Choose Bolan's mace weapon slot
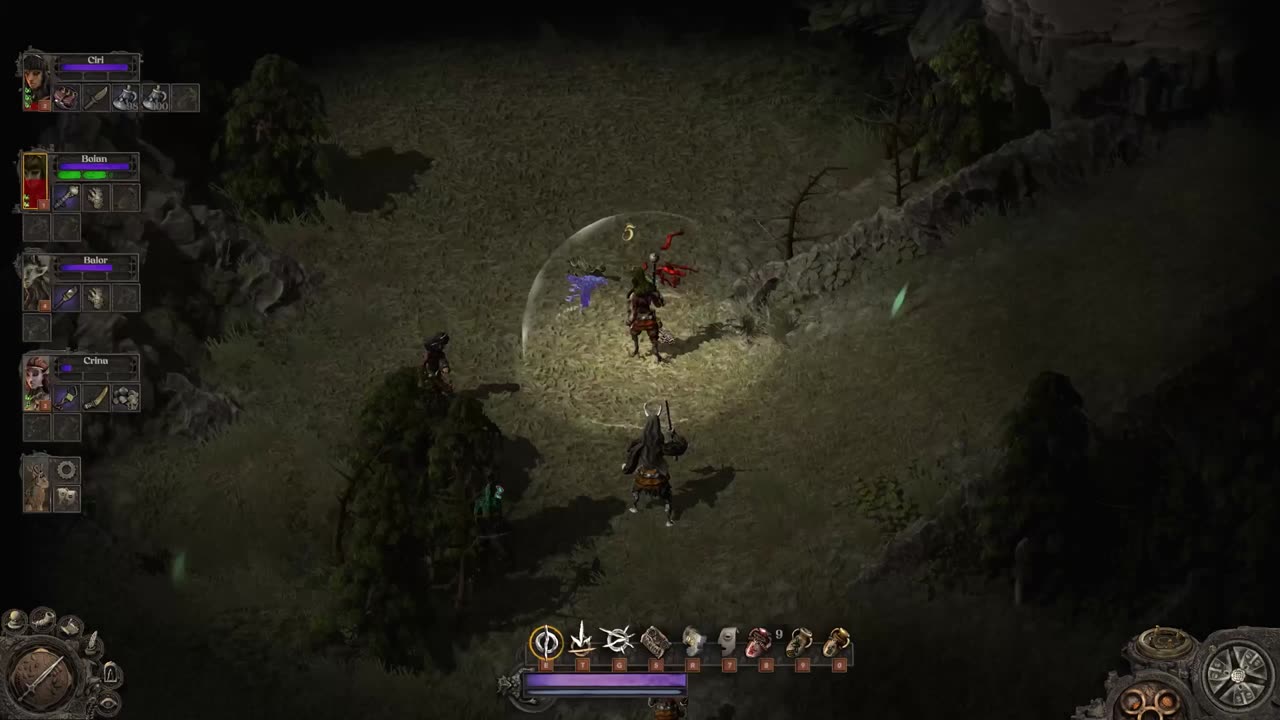1280x720 pixels. [x=66, y=198]
